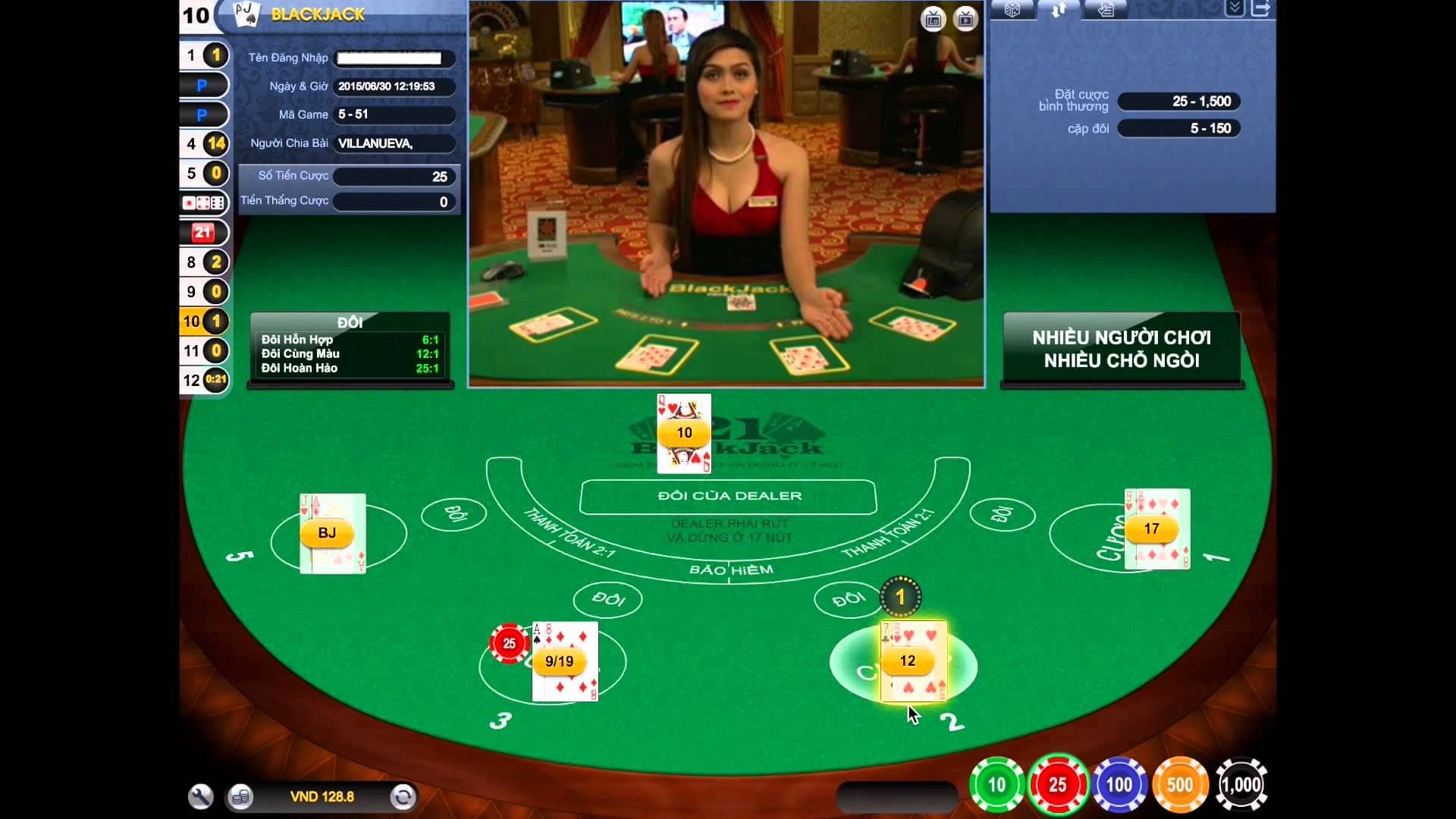Select the red 25 betting chip

1059,786
